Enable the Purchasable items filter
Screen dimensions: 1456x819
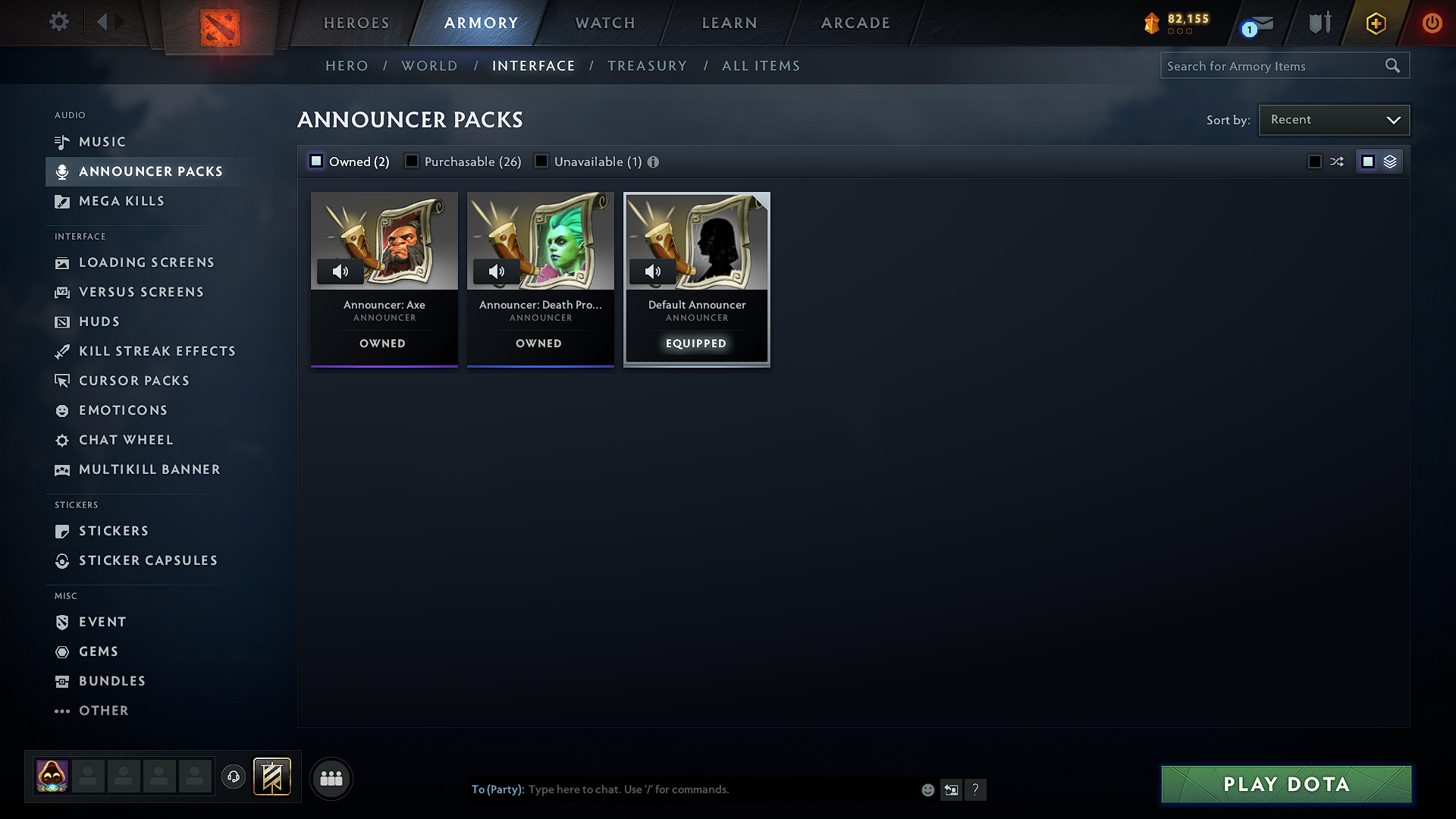point(412,161)
